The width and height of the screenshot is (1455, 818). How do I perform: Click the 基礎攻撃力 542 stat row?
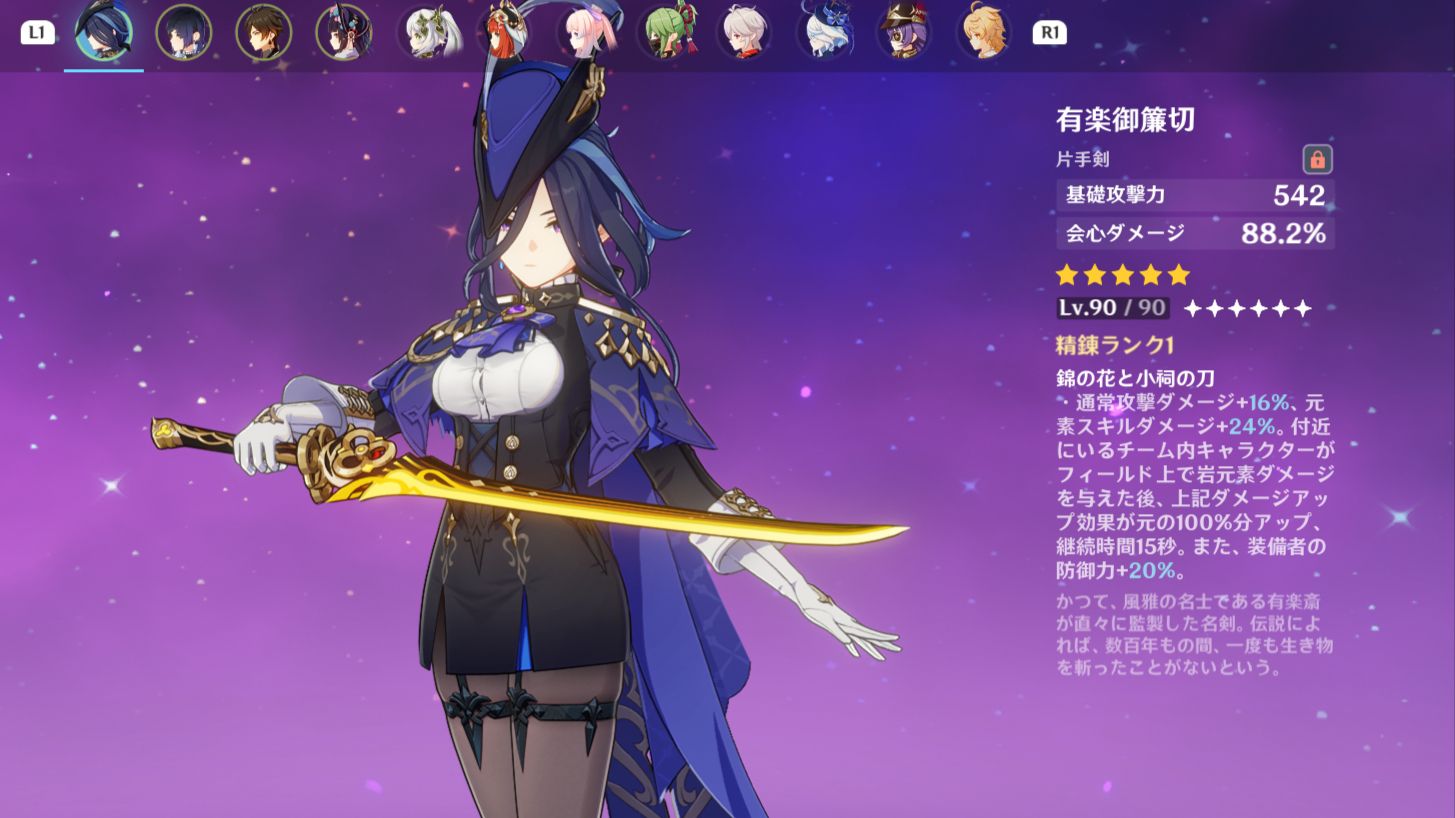[1195, 196]
